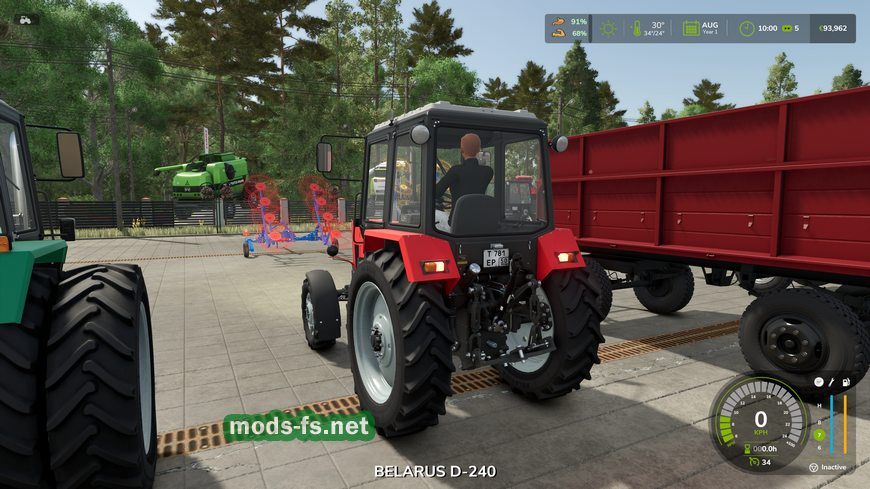
Task: Select the highlighted gear 7 indicator
Action: pyautogui.click(x=819, y=434)
